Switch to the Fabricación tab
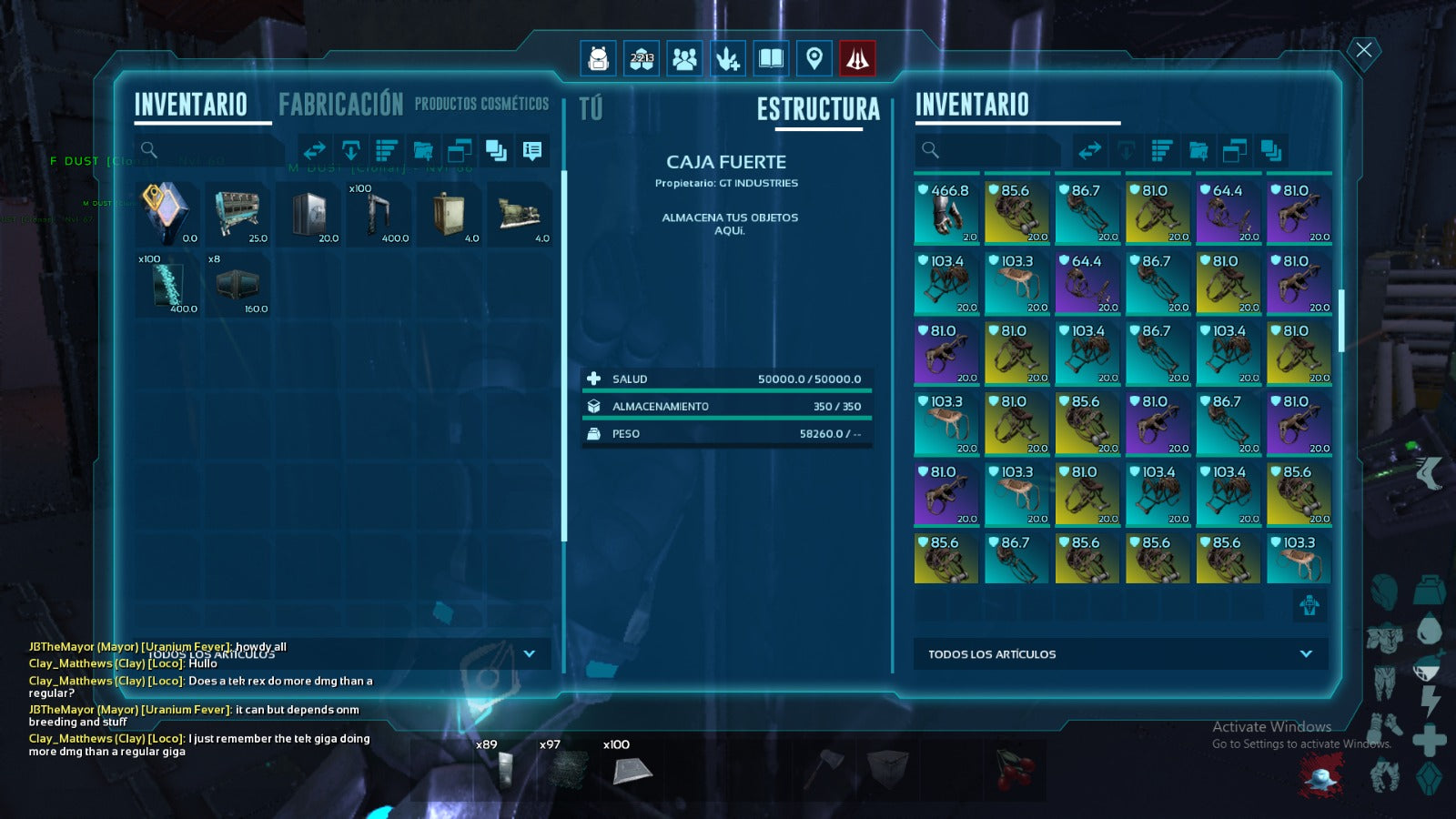Viewport: 1456px width, 819px height. coord(340,105)
